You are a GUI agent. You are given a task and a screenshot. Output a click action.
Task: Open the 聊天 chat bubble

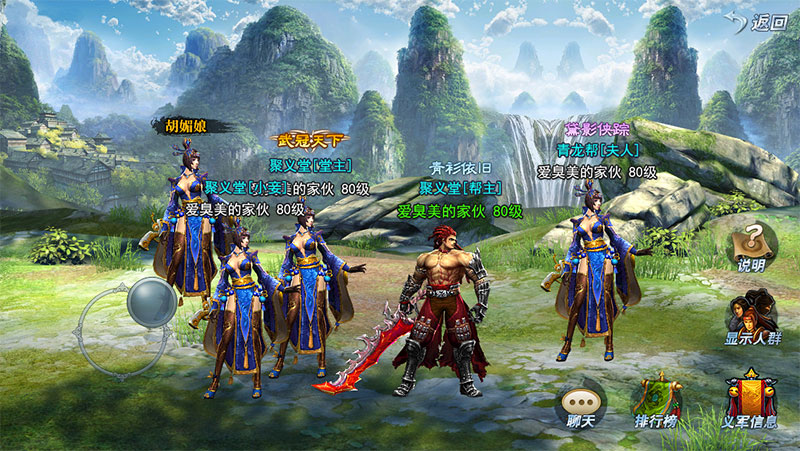pos(581,403)
